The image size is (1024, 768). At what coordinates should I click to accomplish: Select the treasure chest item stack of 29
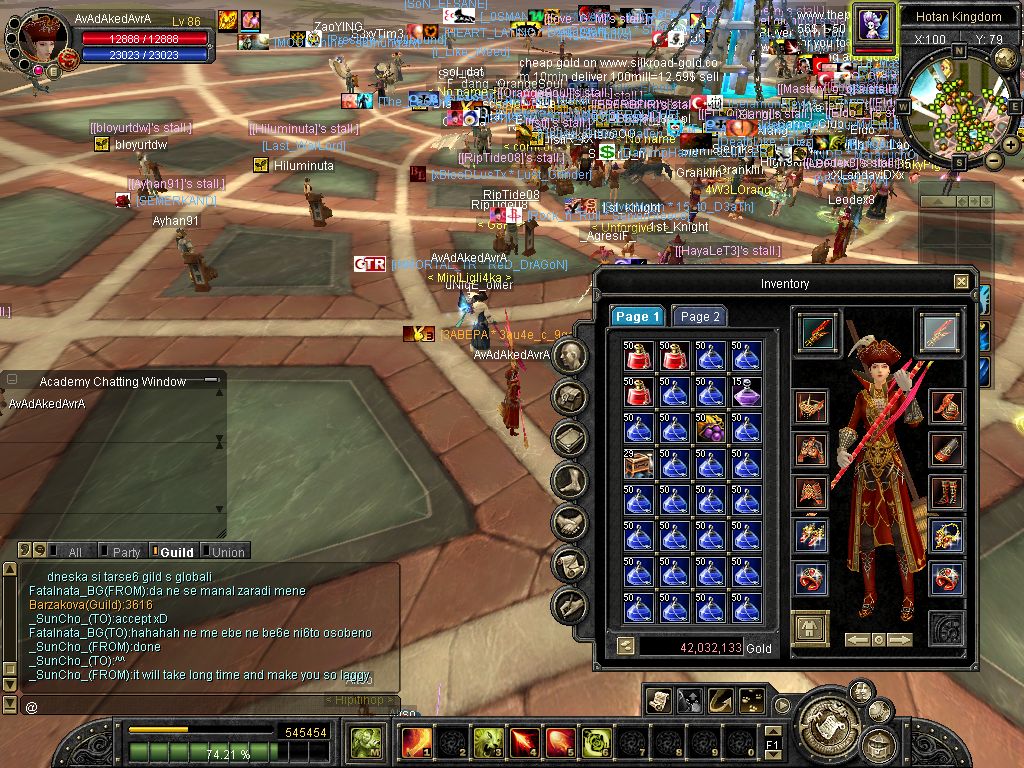pyautogui.click(x=638, y=463)
